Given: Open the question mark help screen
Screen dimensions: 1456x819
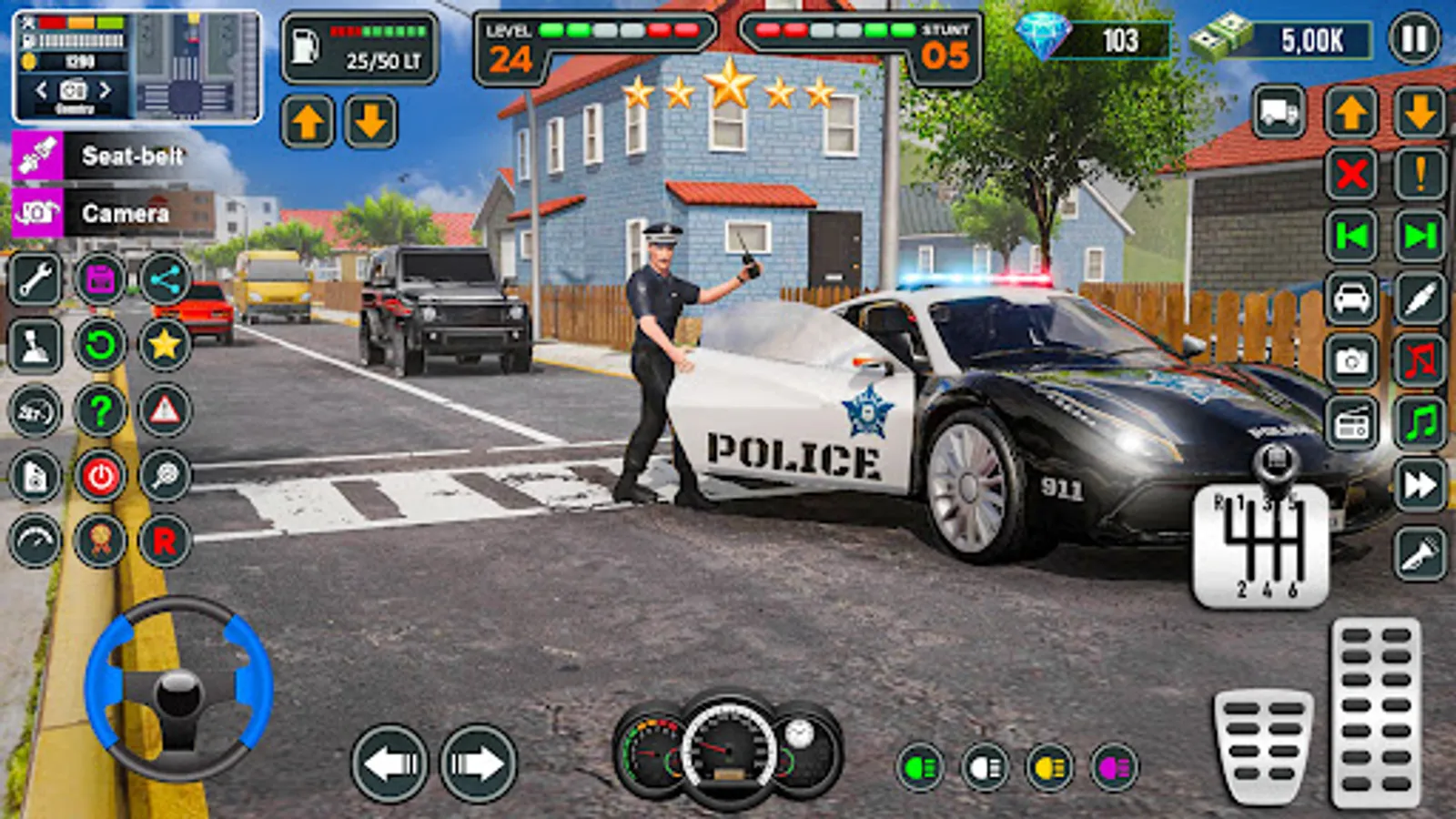Looking at the screenshot, I should pyautogui.click(x=100, y=408).
